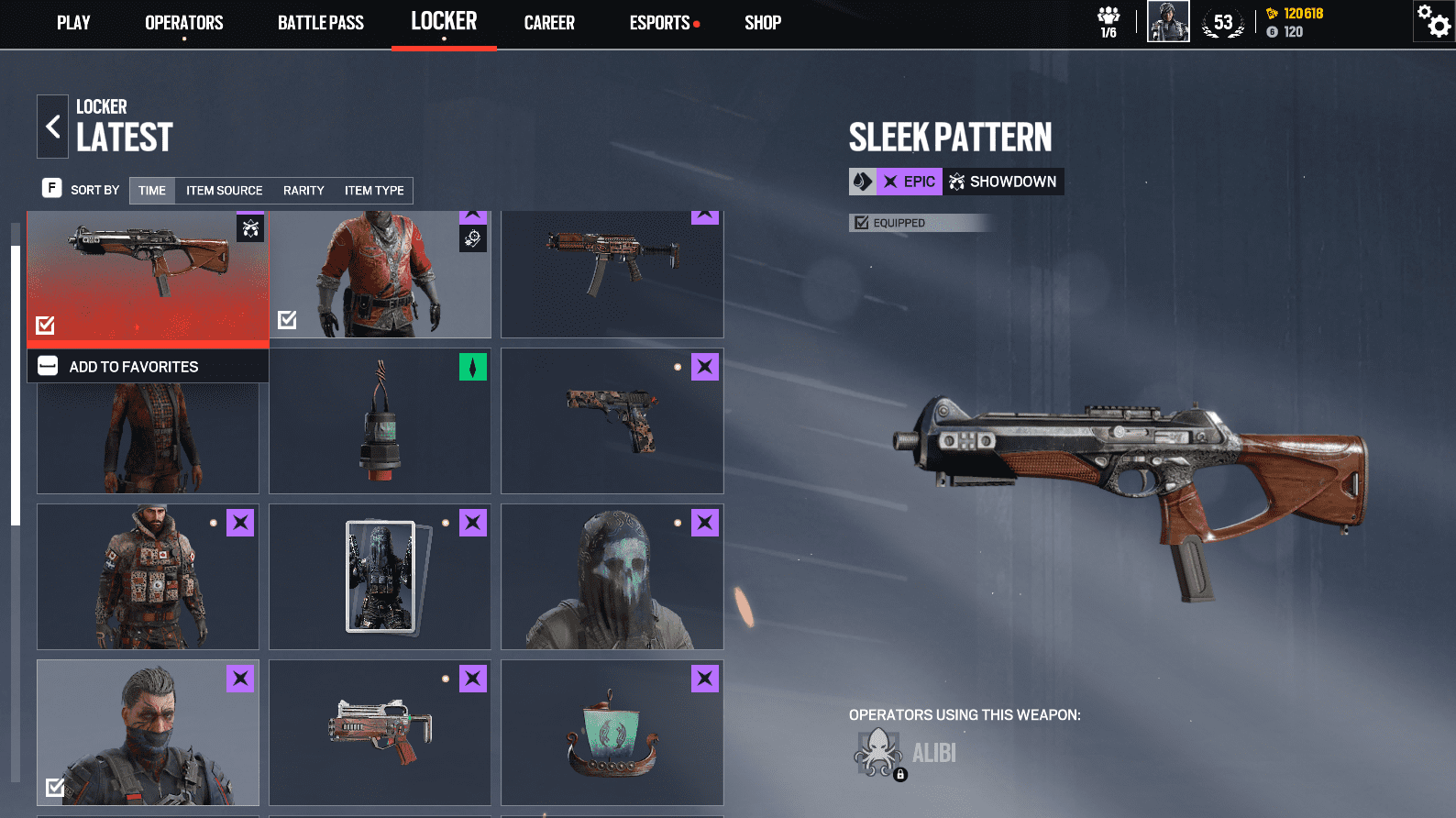1456x818 pixels.
Task: Sort items by Item Source
Action: [224, 191]
